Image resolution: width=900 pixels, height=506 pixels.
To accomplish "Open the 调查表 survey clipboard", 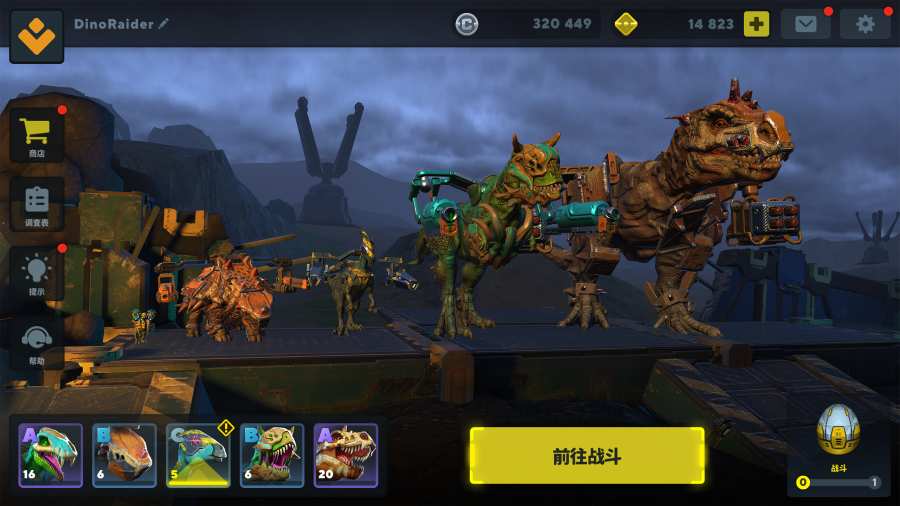I will click(x=37, y=205).
